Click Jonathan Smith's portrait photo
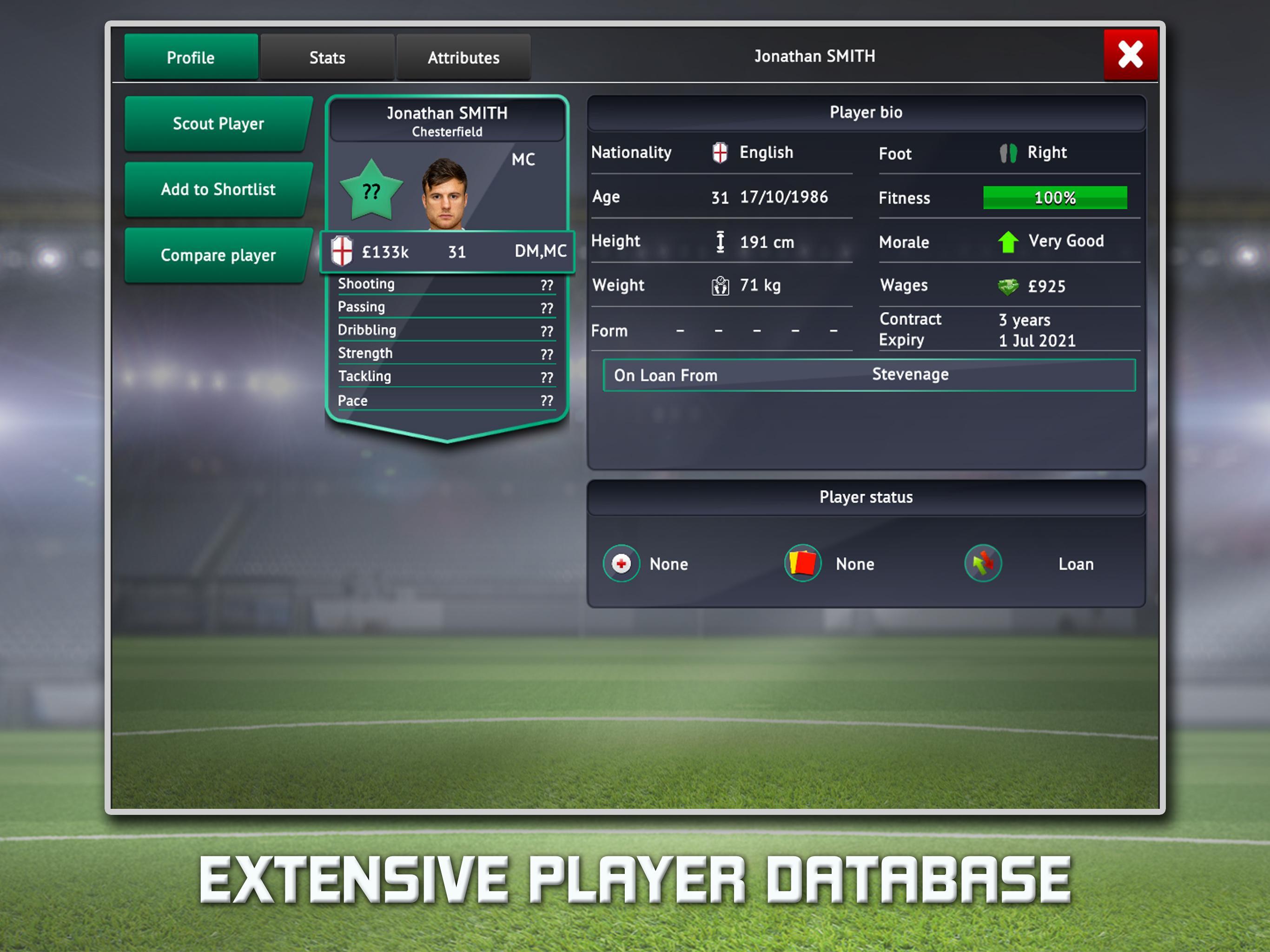This screenshot has height=952, width=1270. pyautogui.click(x=447, y=195)
